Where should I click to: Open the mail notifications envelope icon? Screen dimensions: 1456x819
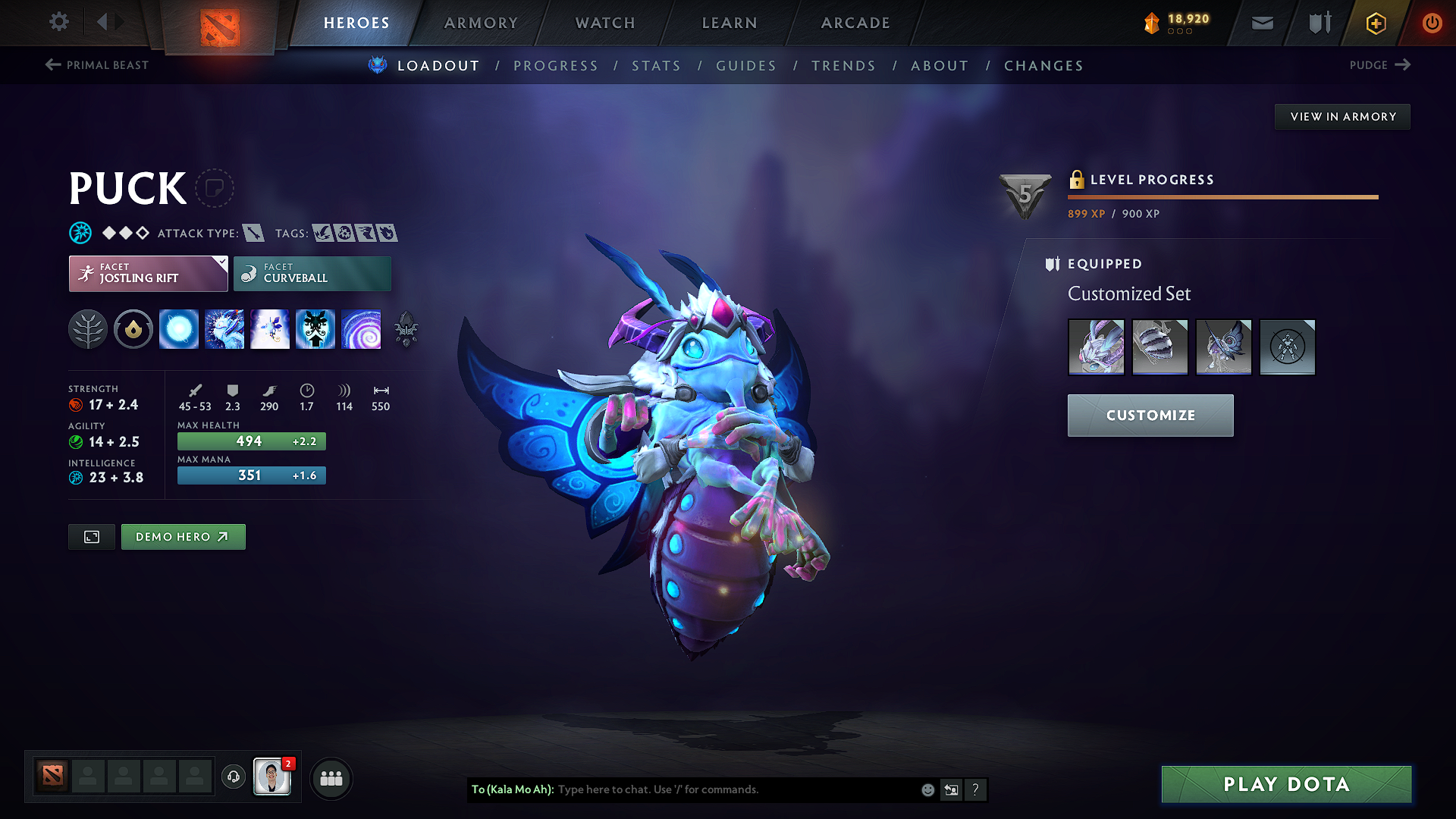point(1262,23)
